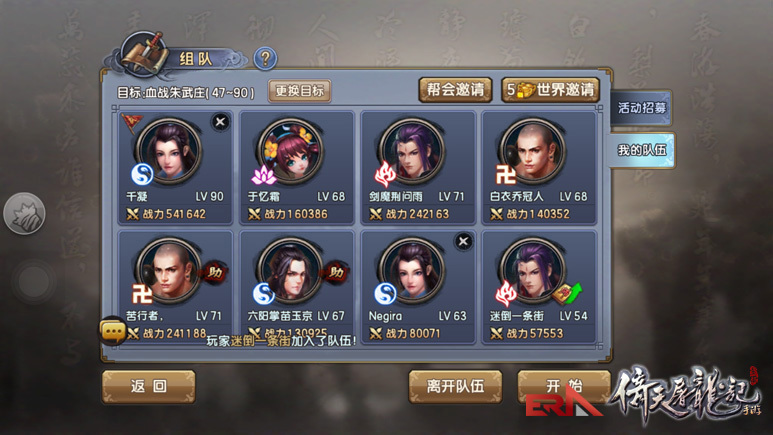
Task: Send a 世界邀请 world invite
Action: [551, 90]
